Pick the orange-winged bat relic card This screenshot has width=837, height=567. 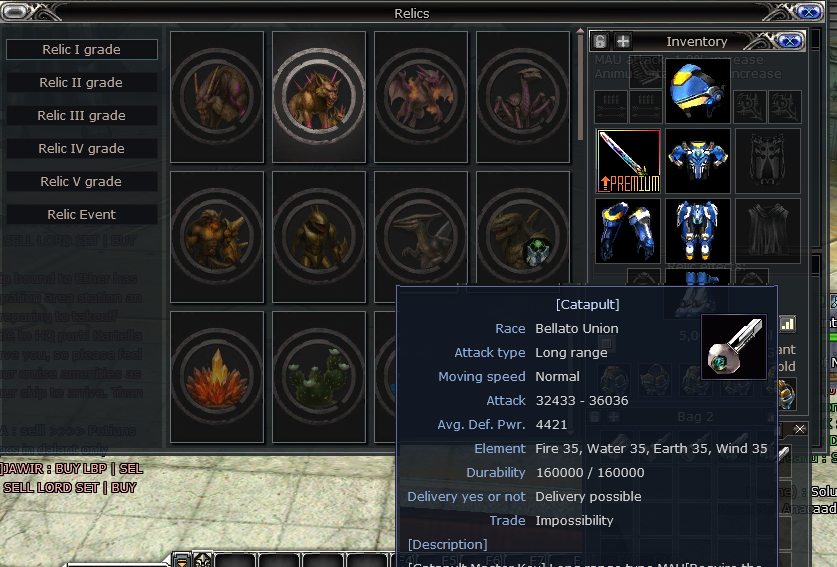coord(421,97)
